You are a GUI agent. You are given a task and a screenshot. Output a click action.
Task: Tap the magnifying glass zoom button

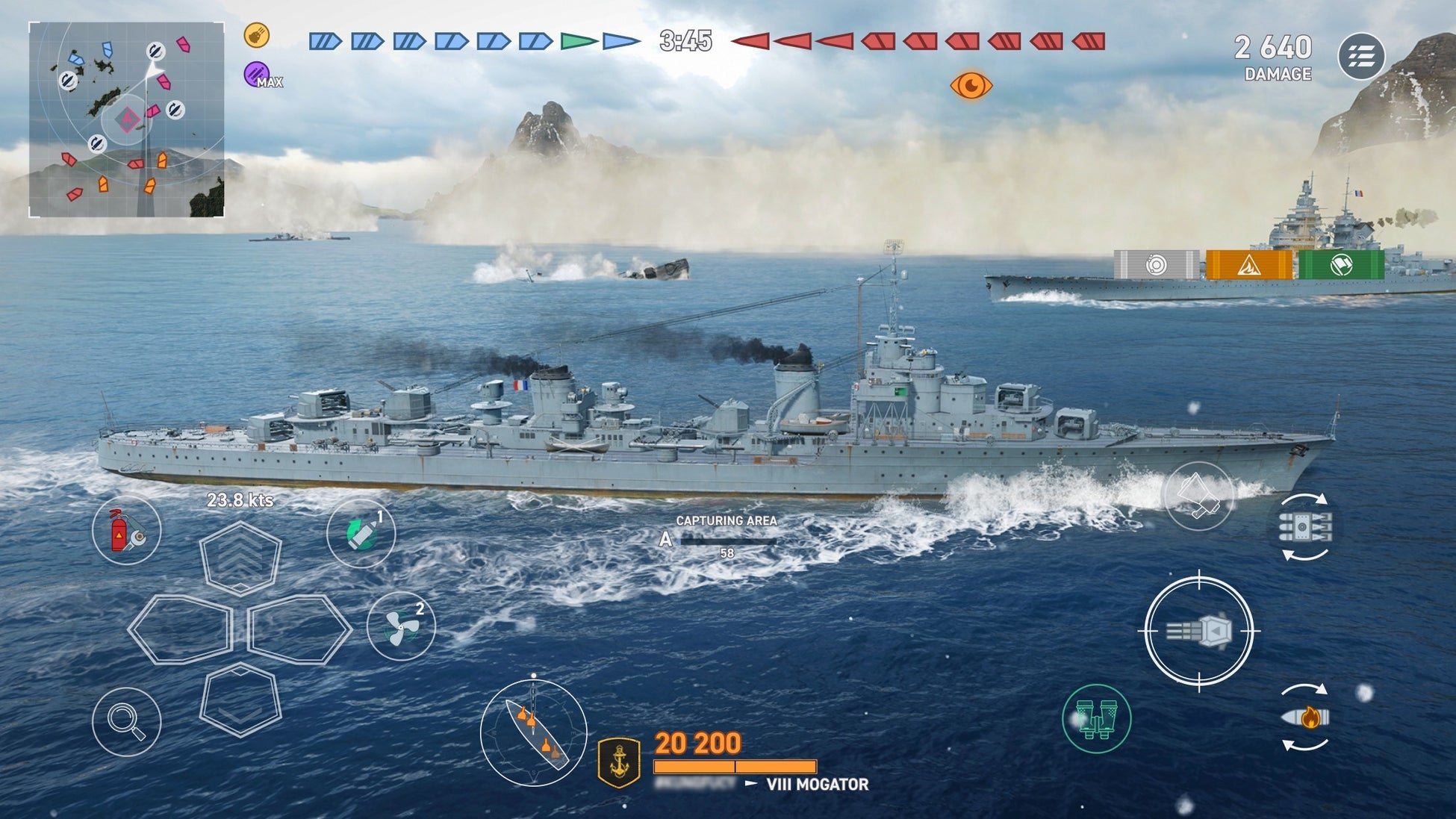click(126, 721)
